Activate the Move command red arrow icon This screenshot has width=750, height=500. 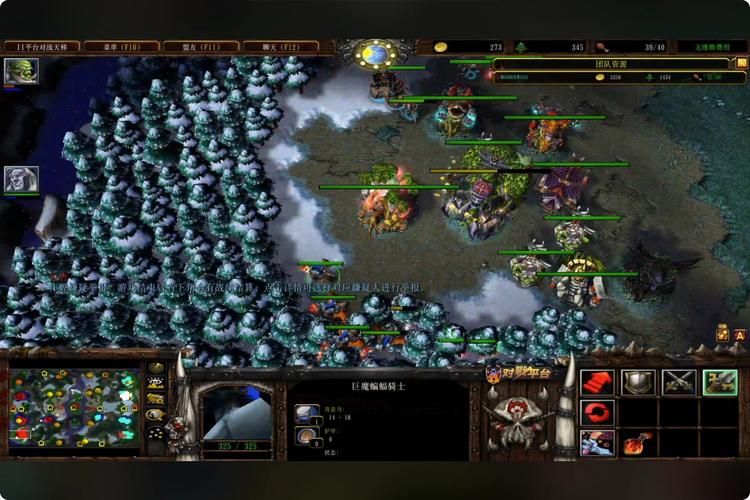click(x=598, y=382)
